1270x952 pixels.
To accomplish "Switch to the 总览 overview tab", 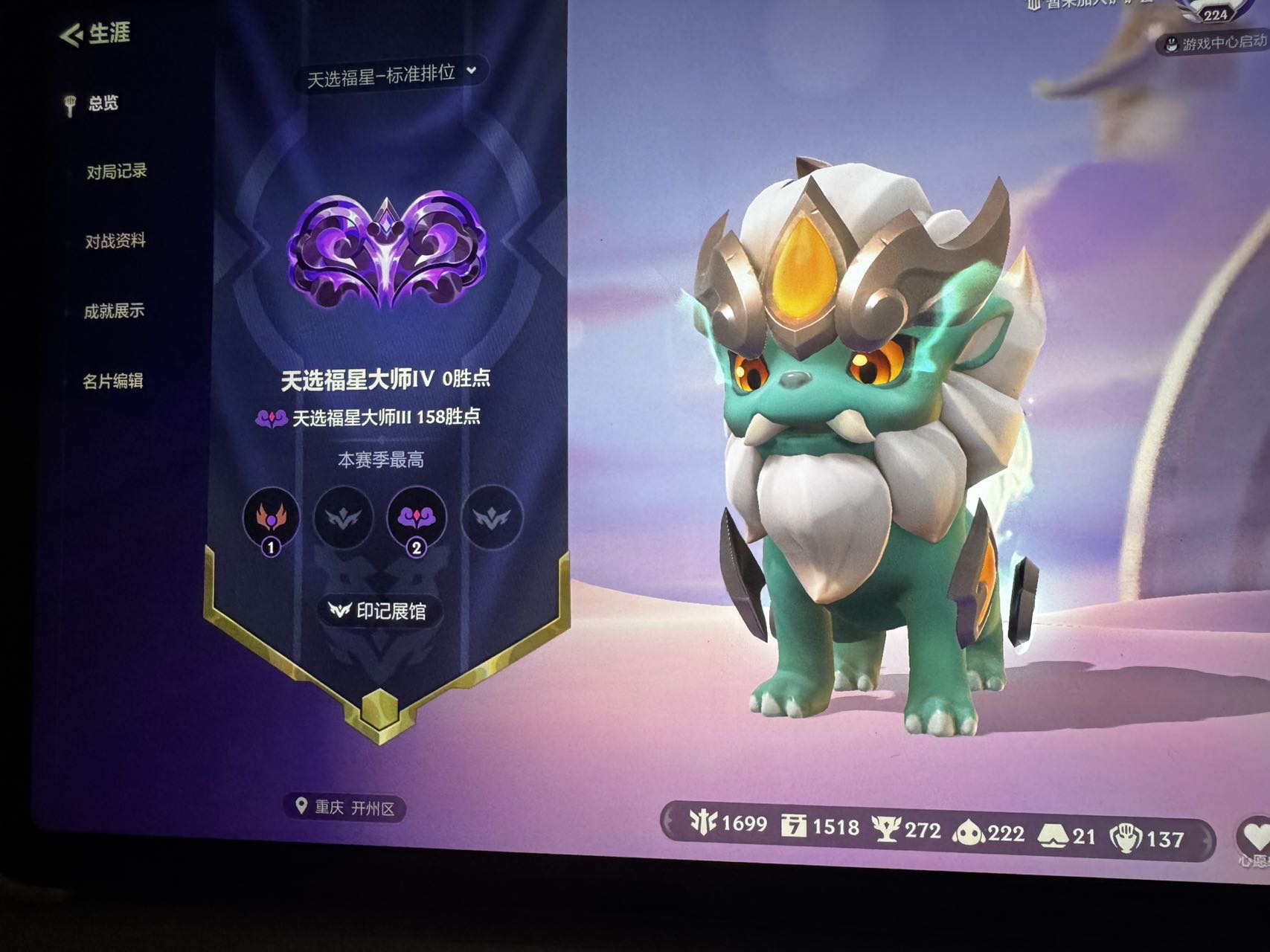I will pyautogui.click(x=103, y=103).
